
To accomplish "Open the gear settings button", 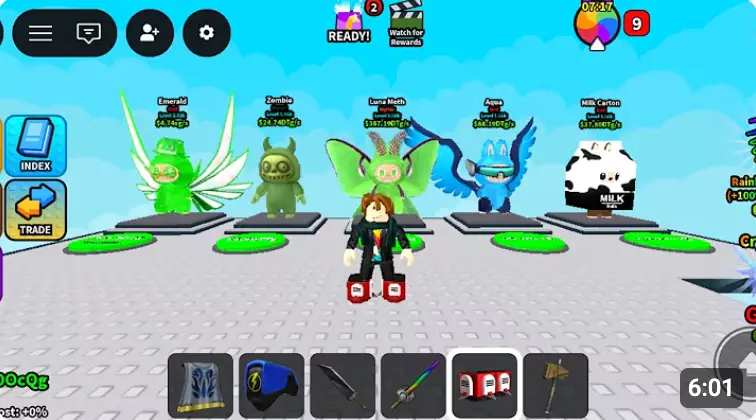I will 206,33.
